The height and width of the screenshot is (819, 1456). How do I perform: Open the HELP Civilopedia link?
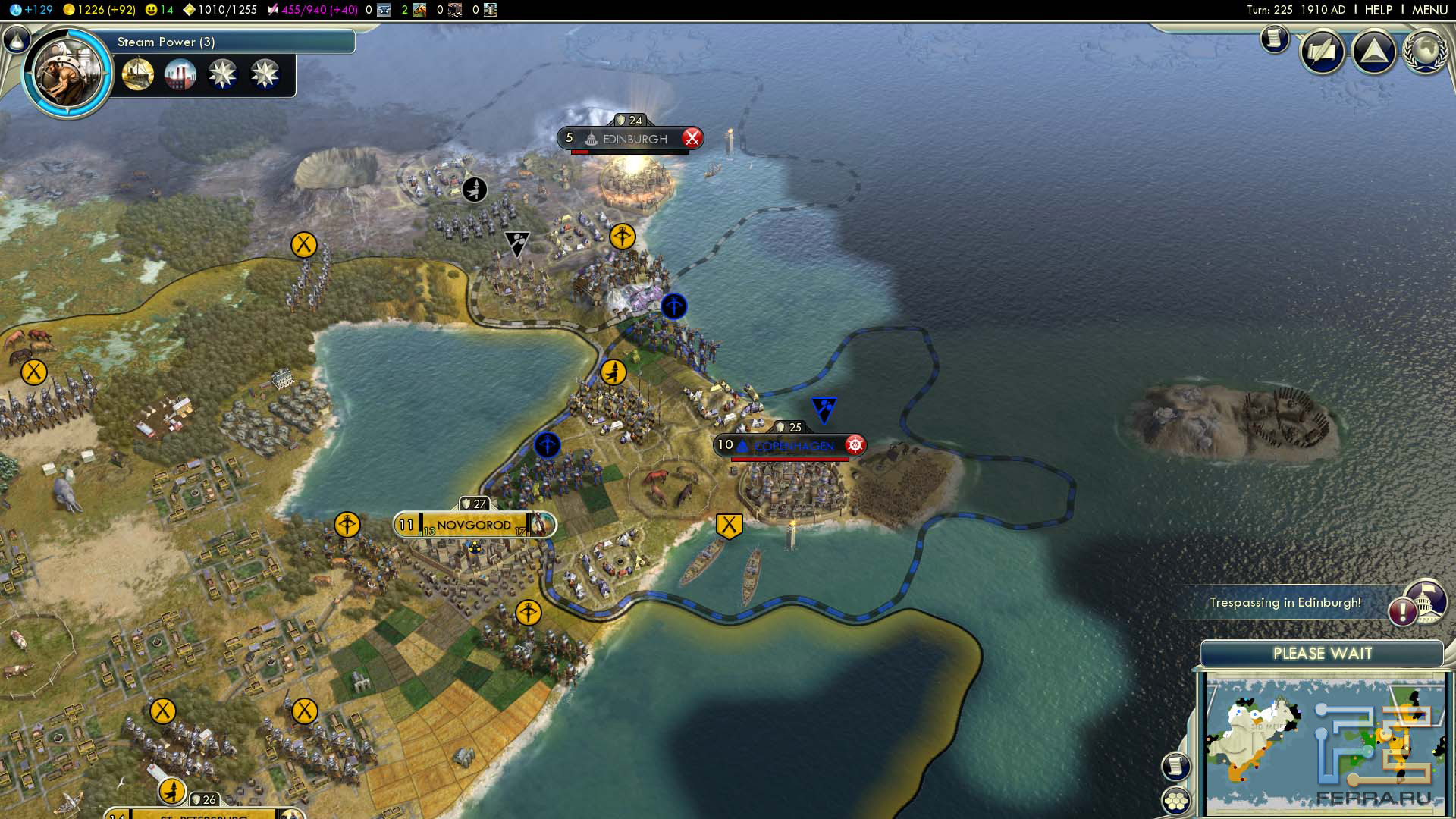pyautogui.click(x=1378, y=10)
